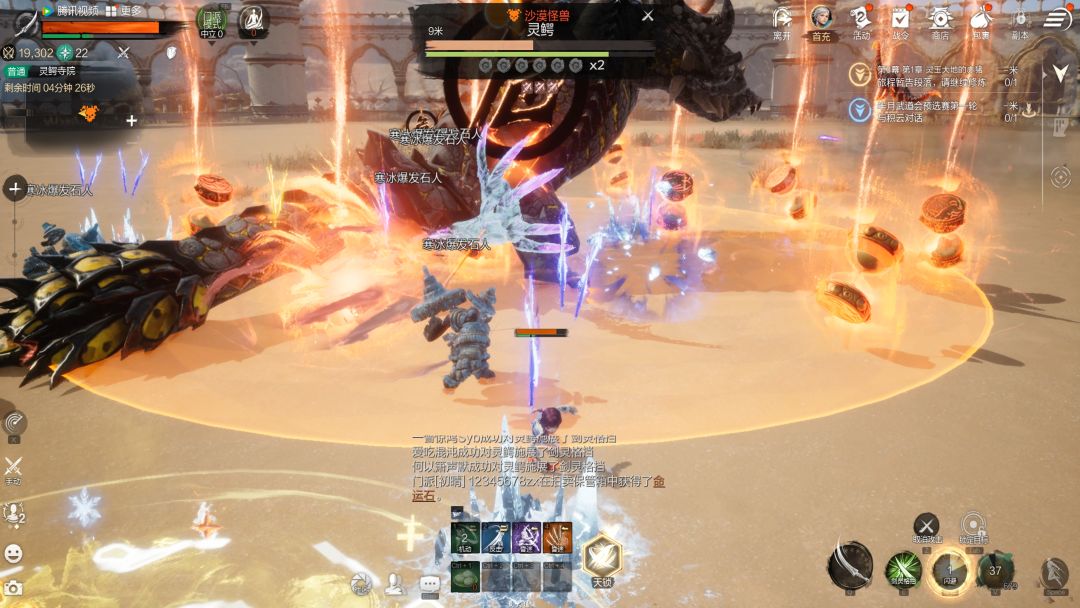Screen dimensions: 1080x608
Task: Select the chapter 1 quest tracker entry
Action: coord(930,75)
